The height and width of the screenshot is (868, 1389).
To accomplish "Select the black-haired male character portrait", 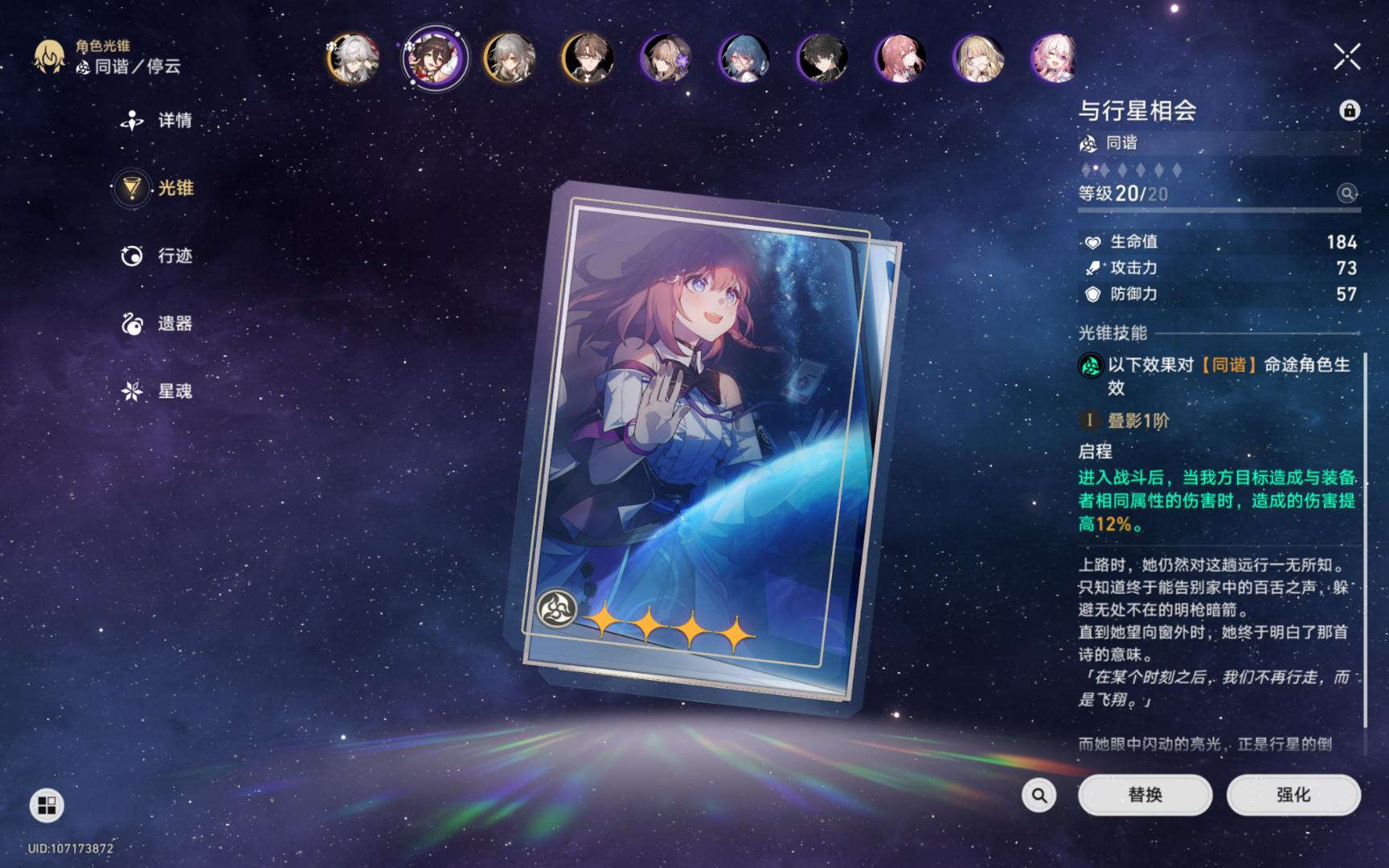I will [822, 58].
